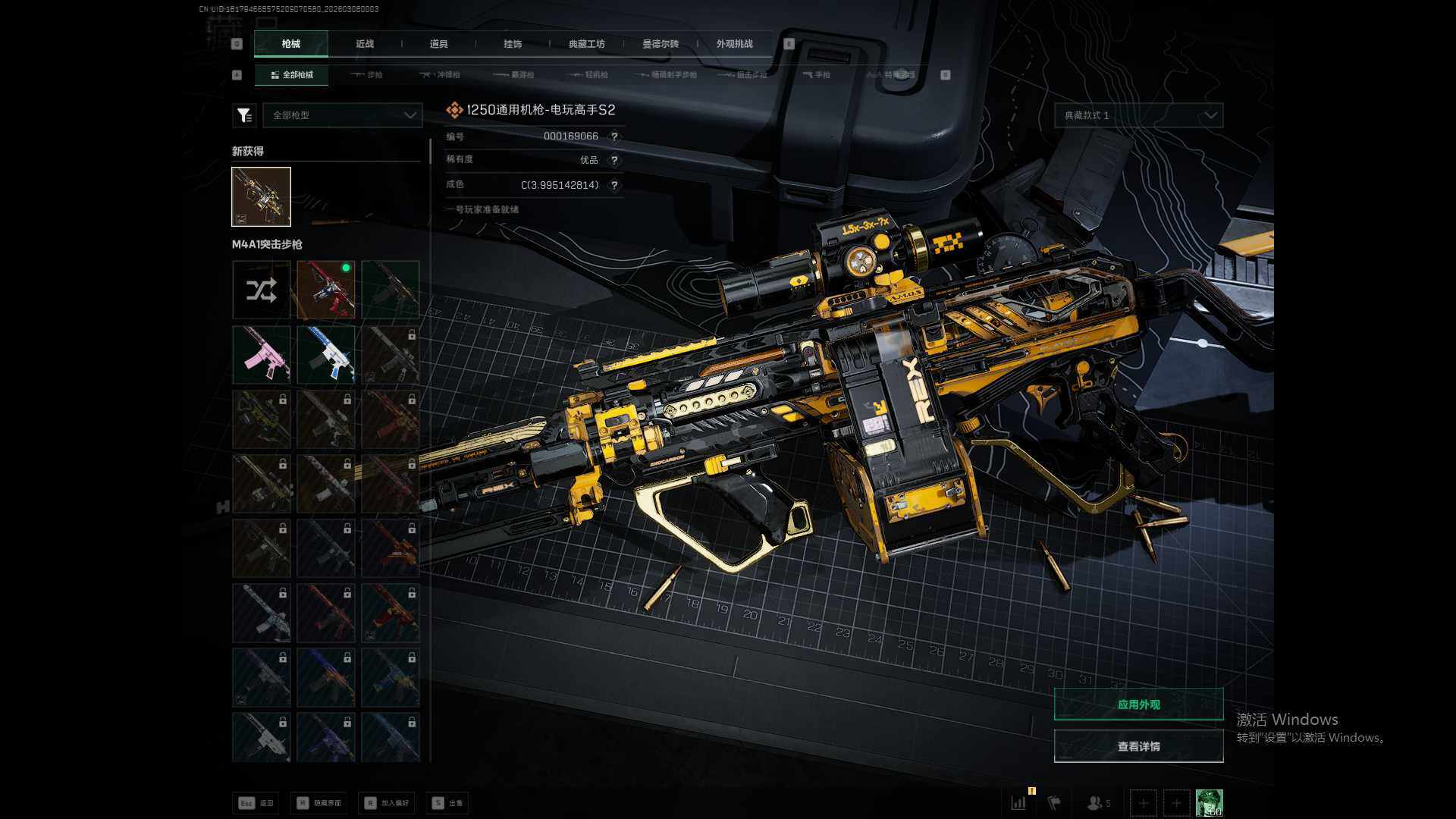1456x819 pixels.
Task: Select the pink M4A1 skin thumbnail
Action: (x=261, y=354)
